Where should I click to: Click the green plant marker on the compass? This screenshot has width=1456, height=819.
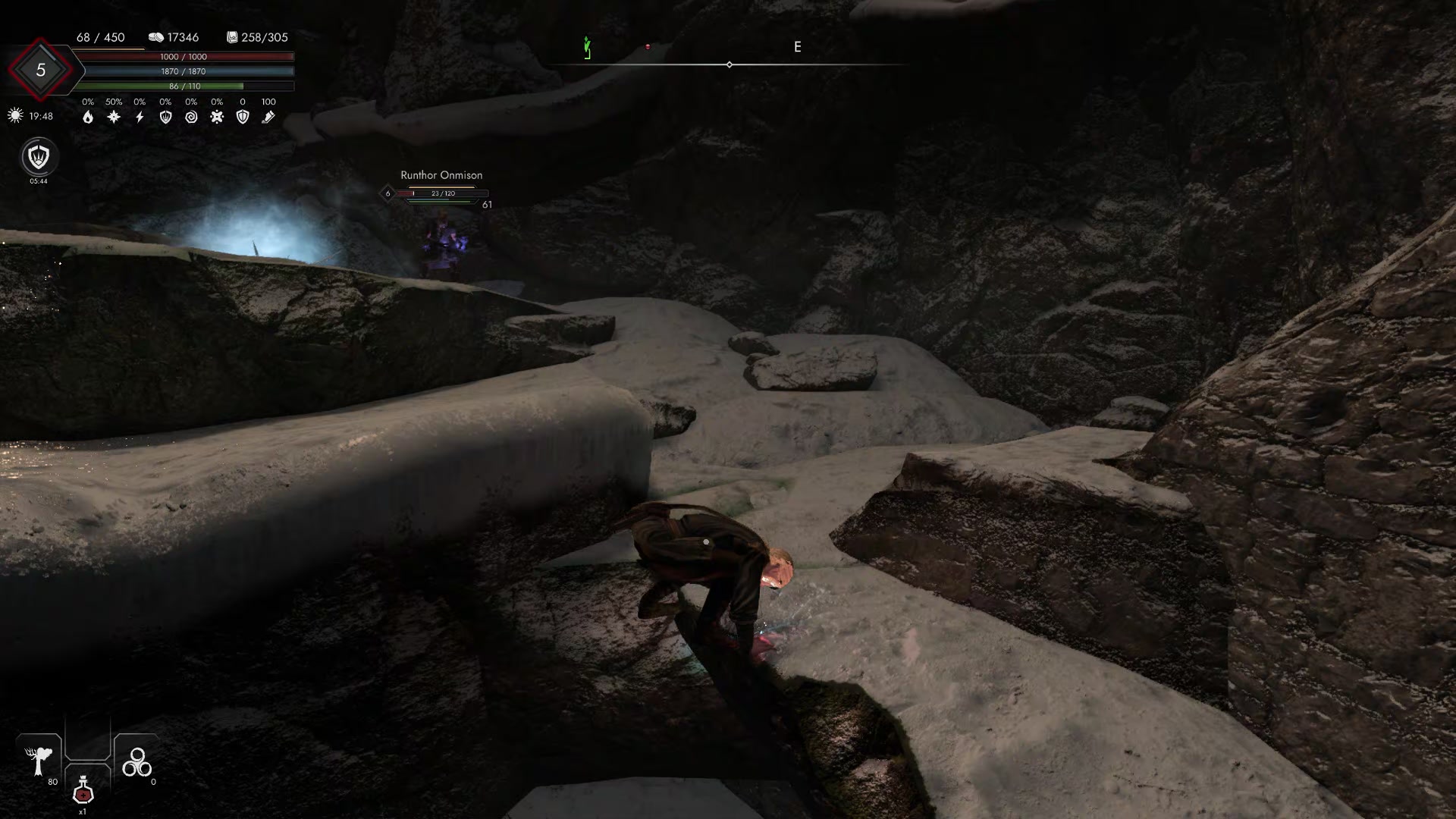586,47
